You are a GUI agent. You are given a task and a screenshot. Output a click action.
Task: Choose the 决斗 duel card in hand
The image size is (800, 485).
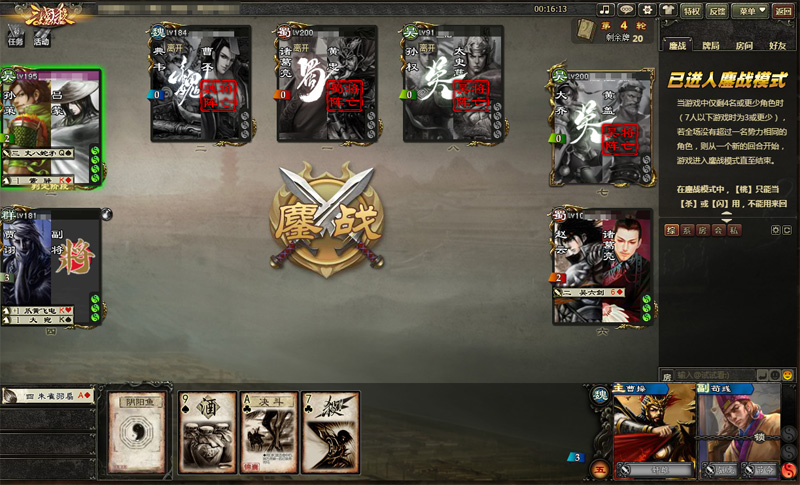click(x=269, y=432)
